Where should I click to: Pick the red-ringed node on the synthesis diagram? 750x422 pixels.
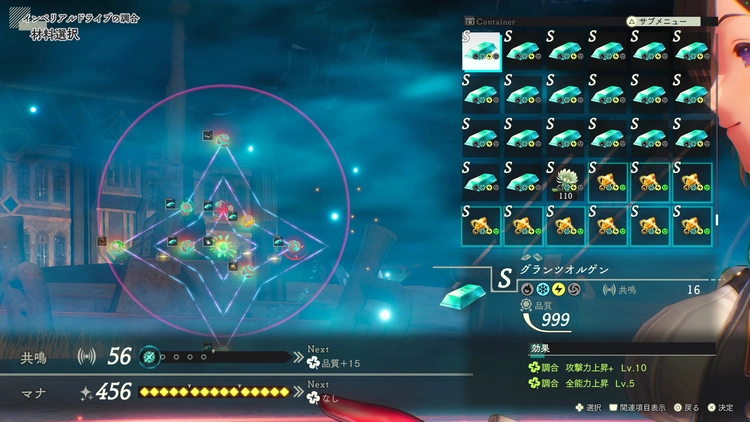tap(294, 245)
